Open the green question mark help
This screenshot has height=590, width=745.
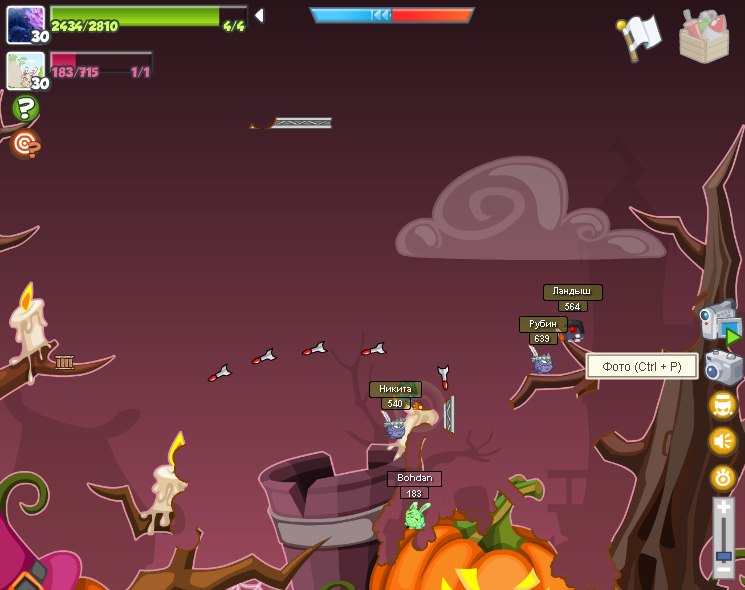tap(25, 108)
